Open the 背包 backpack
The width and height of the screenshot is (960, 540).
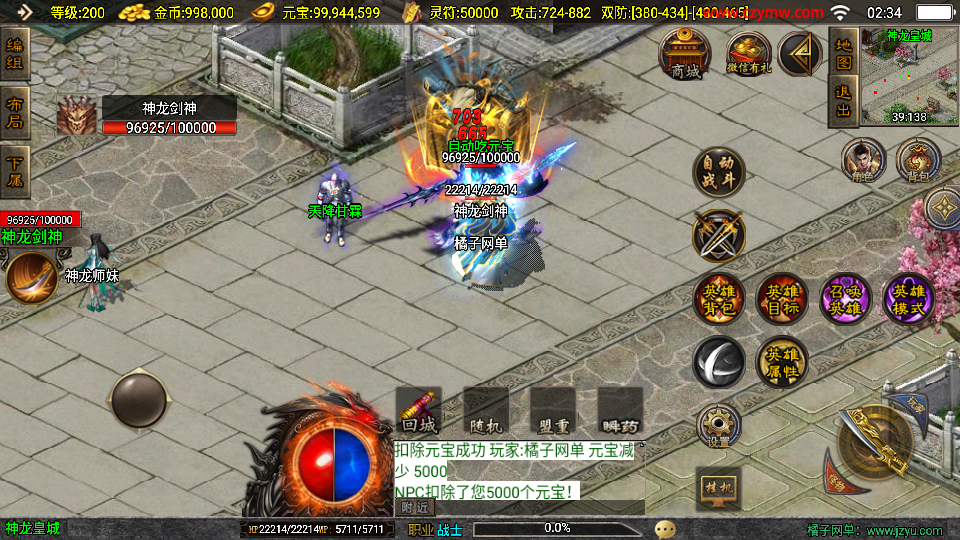pyautogui.click(x=917, y=161)
